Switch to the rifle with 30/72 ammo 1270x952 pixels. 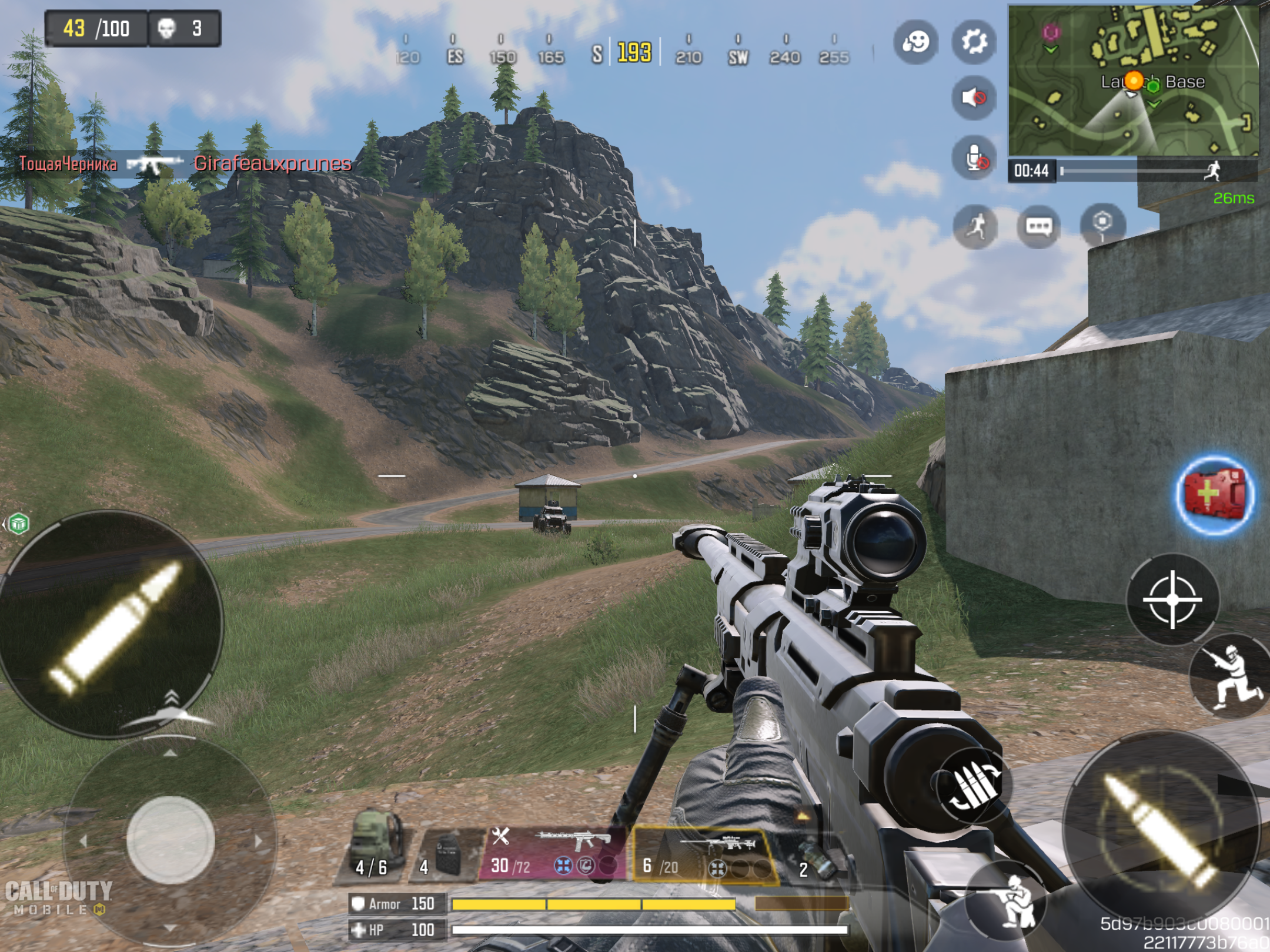click(x=553, y=852)
